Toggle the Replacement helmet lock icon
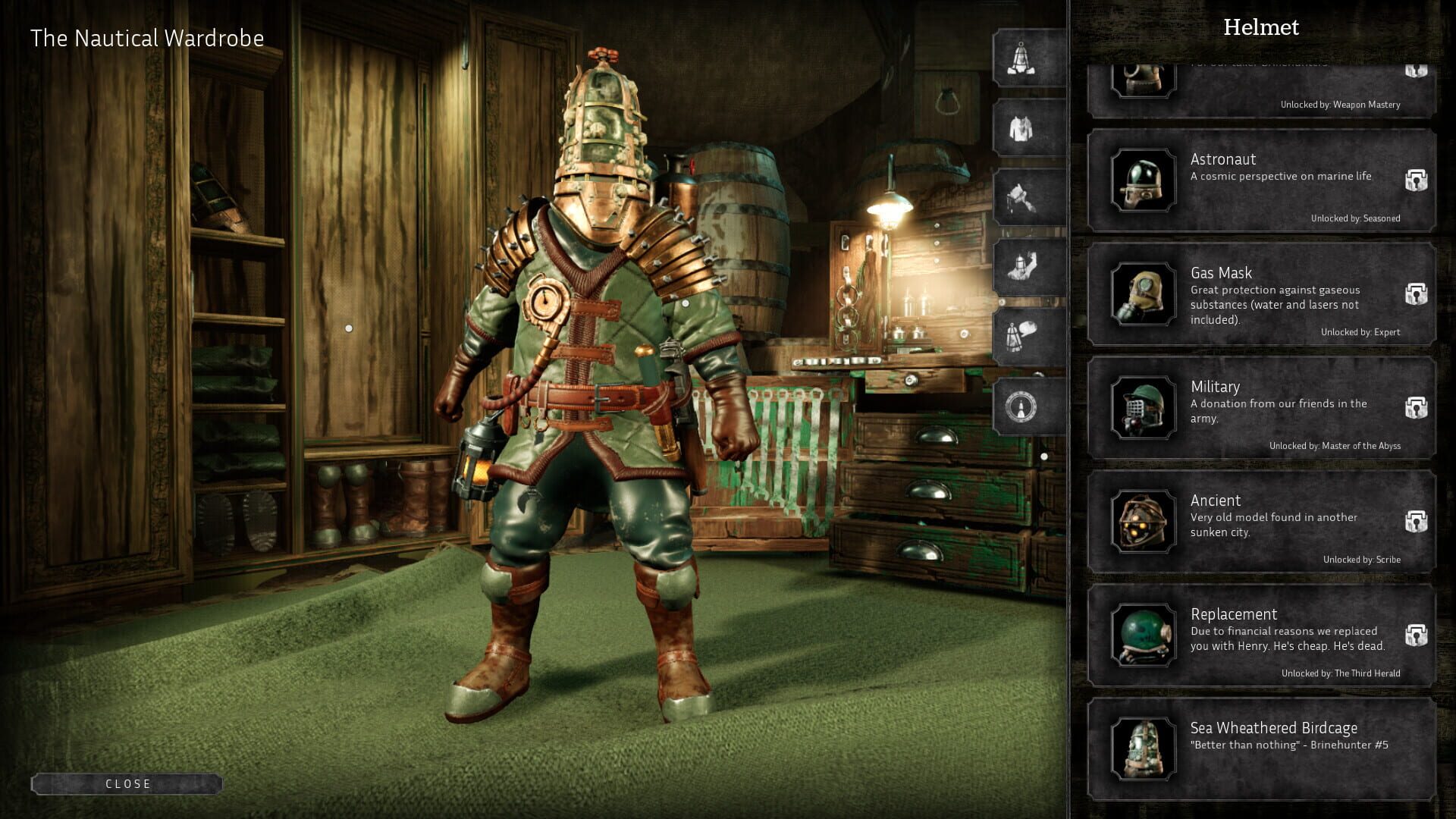The width and height of the screenshot is (1456, 819). [1415, 633]
